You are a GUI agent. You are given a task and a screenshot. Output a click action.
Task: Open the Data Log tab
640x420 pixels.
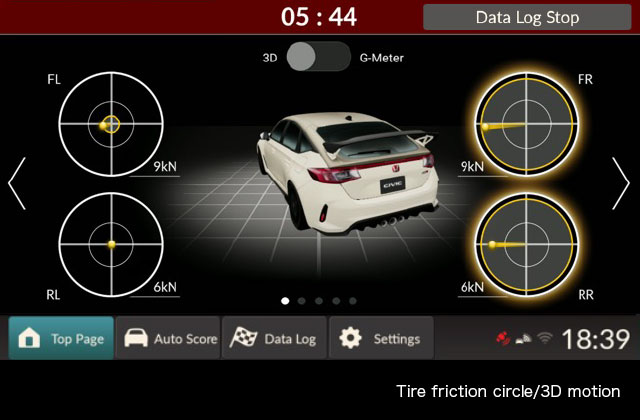click(275, 339)
